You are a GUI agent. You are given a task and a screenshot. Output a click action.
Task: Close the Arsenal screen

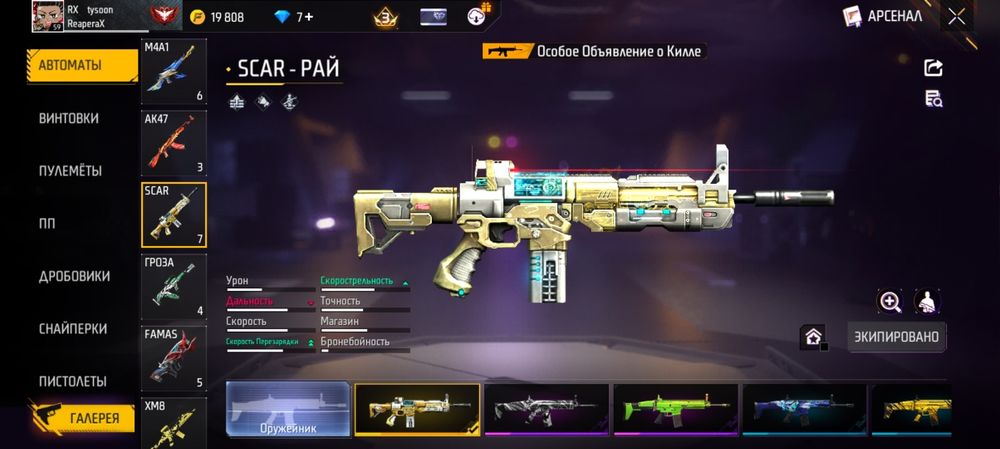tap(957, 16)
